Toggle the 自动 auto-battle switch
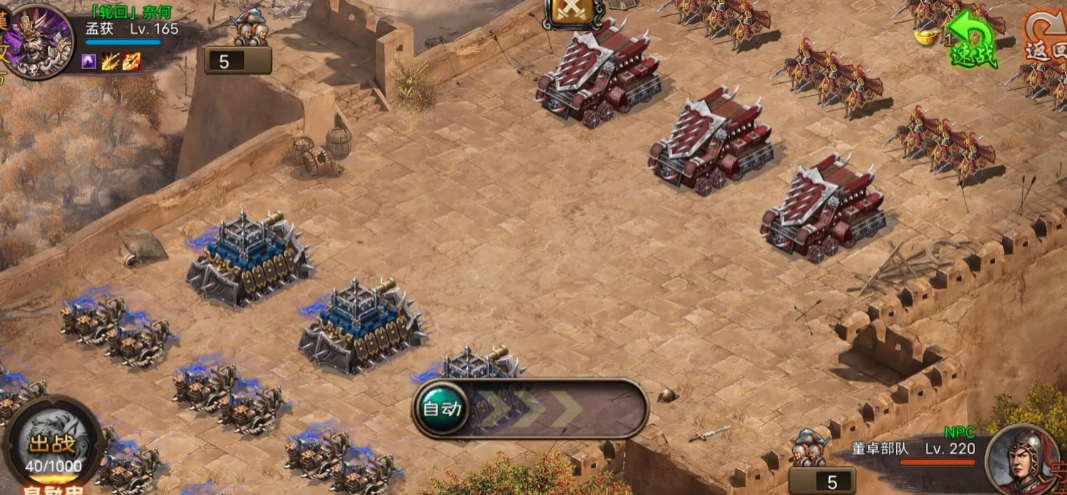This screenshot has width=1067, height=495. point(441,408)
